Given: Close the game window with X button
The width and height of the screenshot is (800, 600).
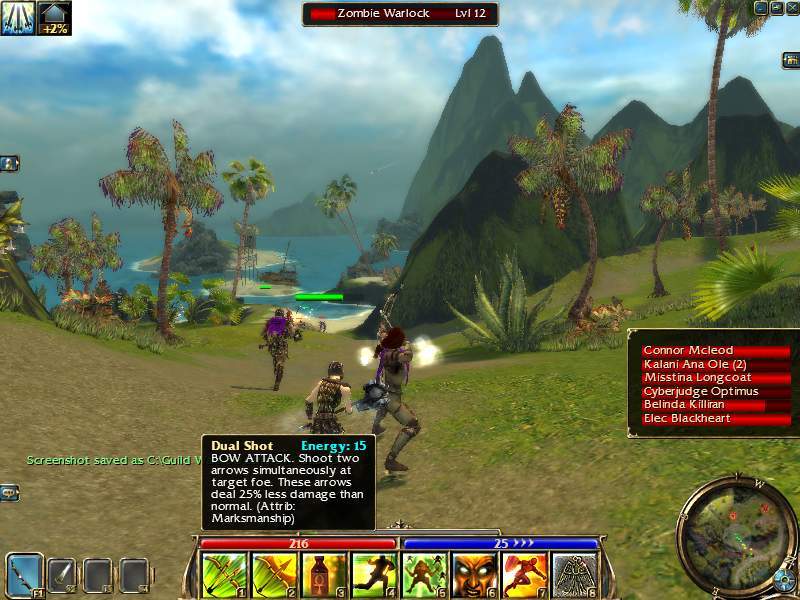Looking at the screenshot, I should click(790, 7).
